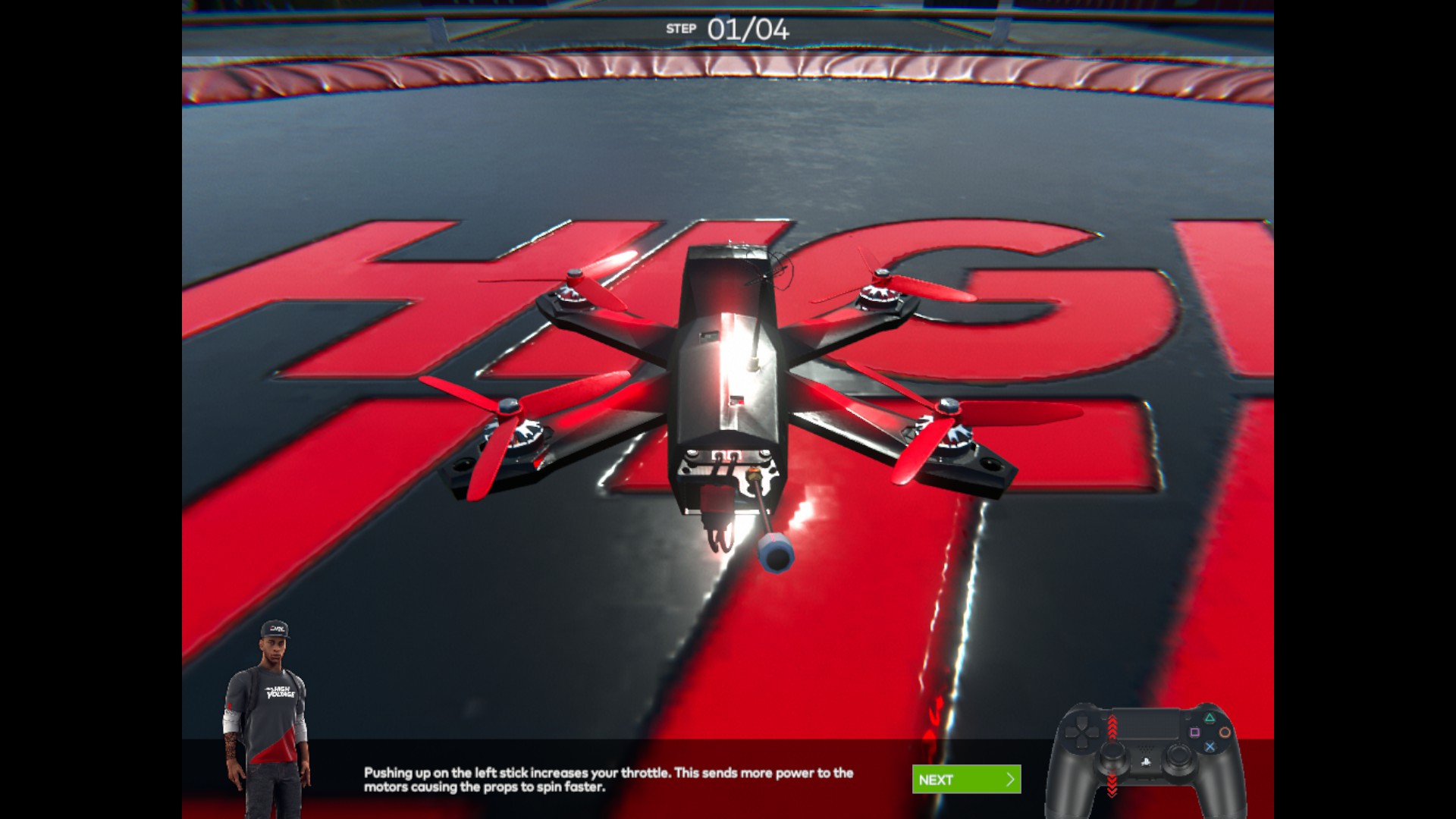The image size is (1456, 819).
Task: Click the racing drone in the arena
Action: 728,379
